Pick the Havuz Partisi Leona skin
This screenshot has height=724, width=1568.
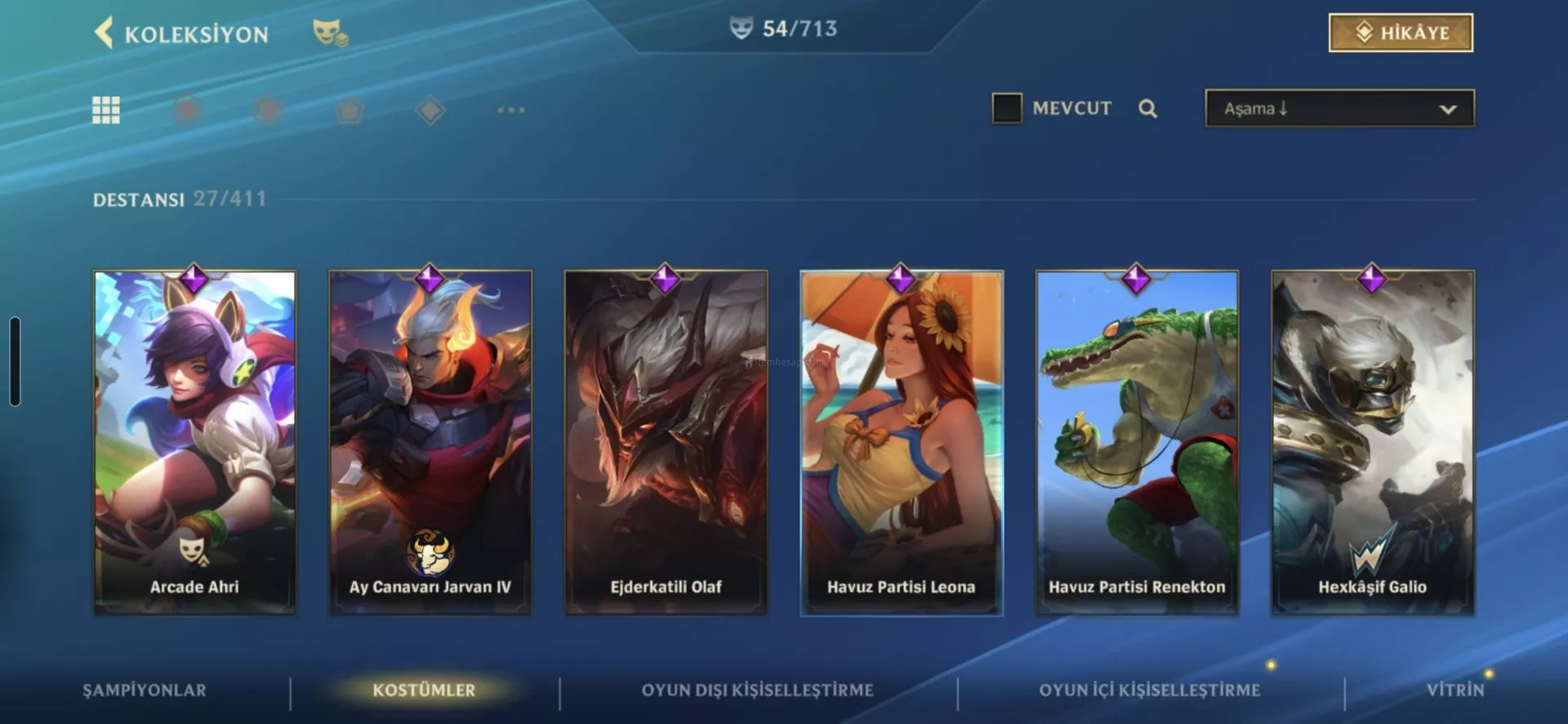point(901,441)
